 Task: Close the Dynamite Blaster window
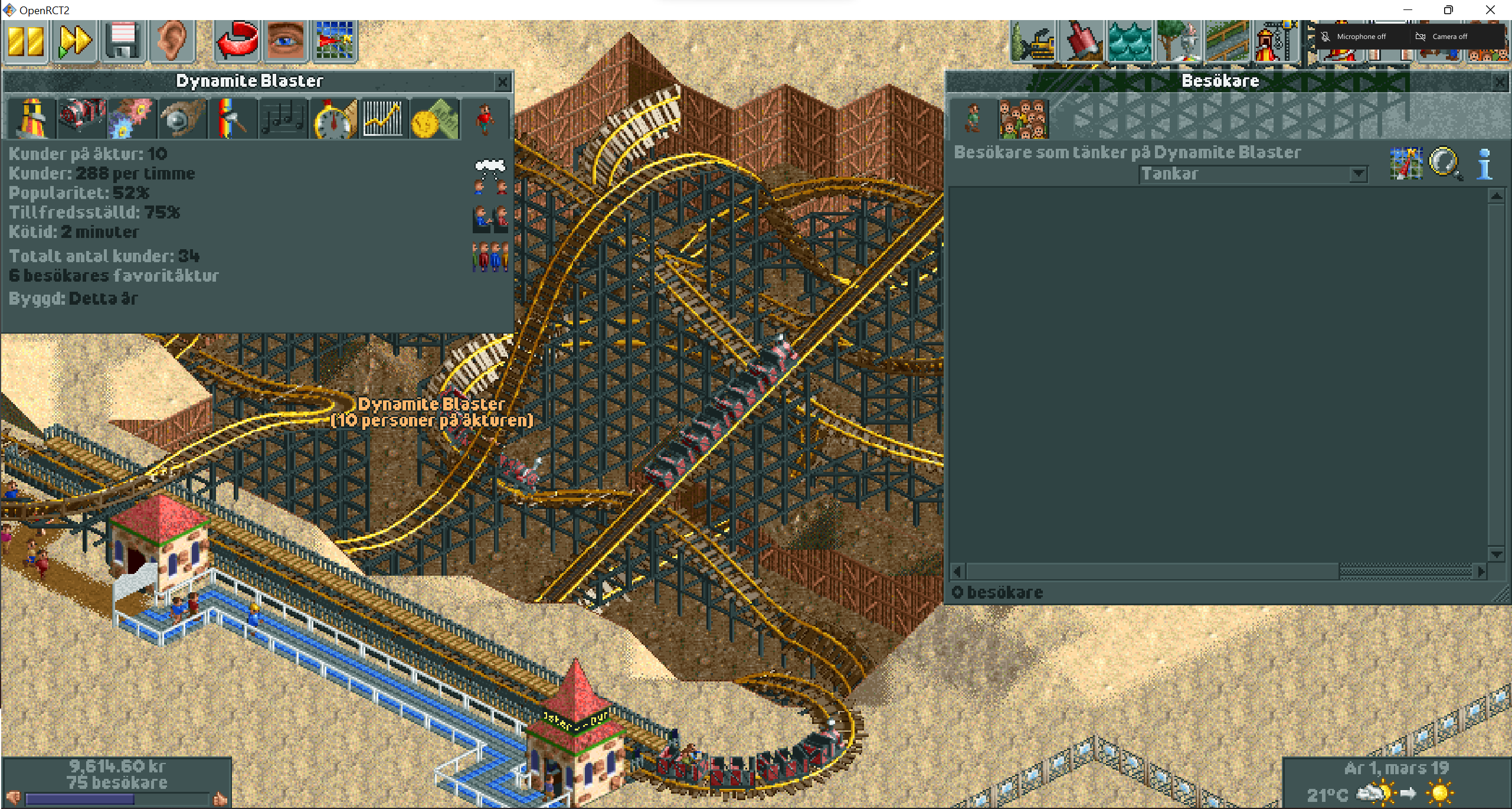coord(502,82)
